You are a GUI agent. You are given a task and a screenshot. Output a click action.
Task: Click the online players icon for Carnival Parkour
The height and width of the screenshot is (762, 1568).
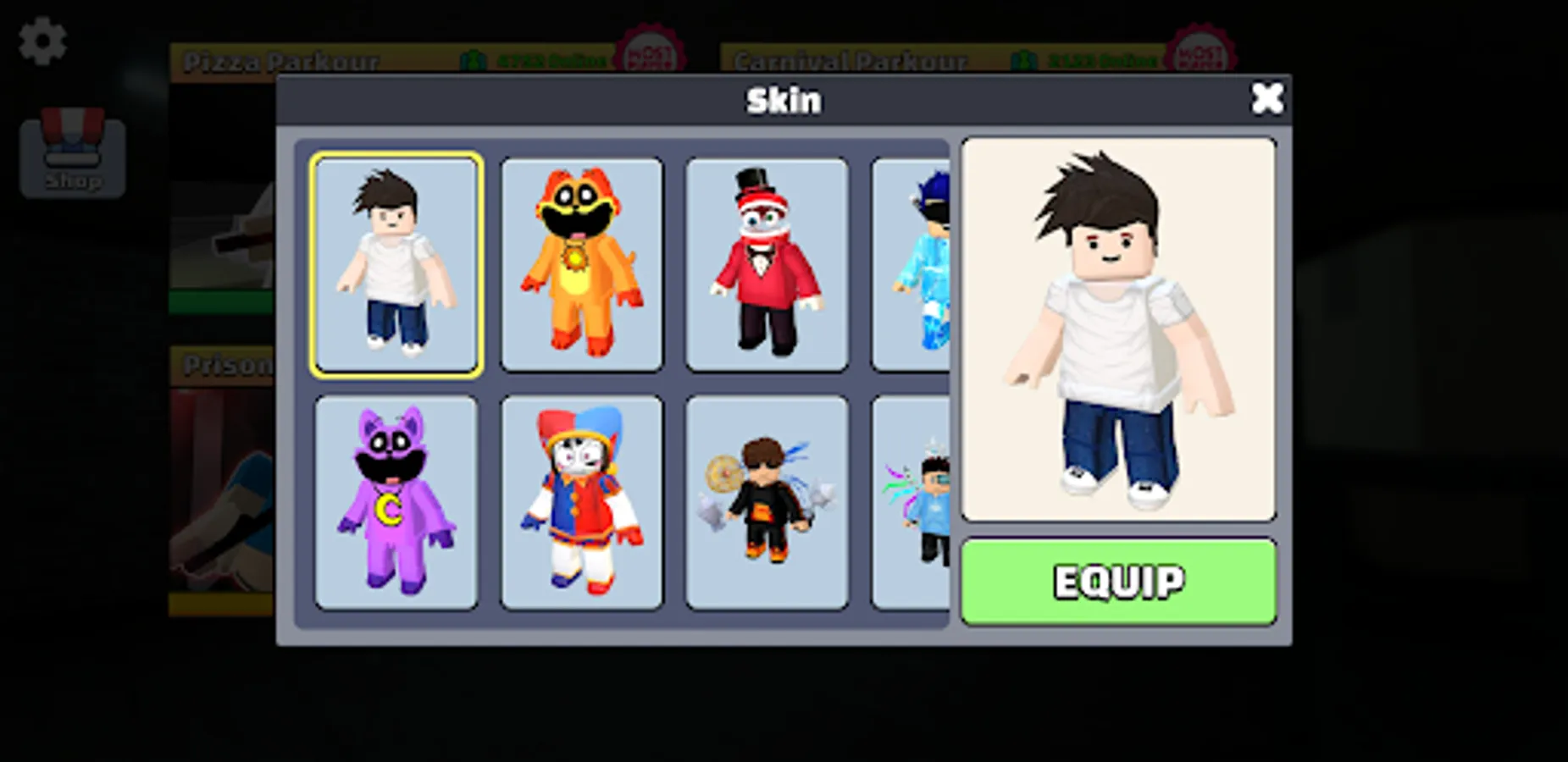click(1025, 59)
